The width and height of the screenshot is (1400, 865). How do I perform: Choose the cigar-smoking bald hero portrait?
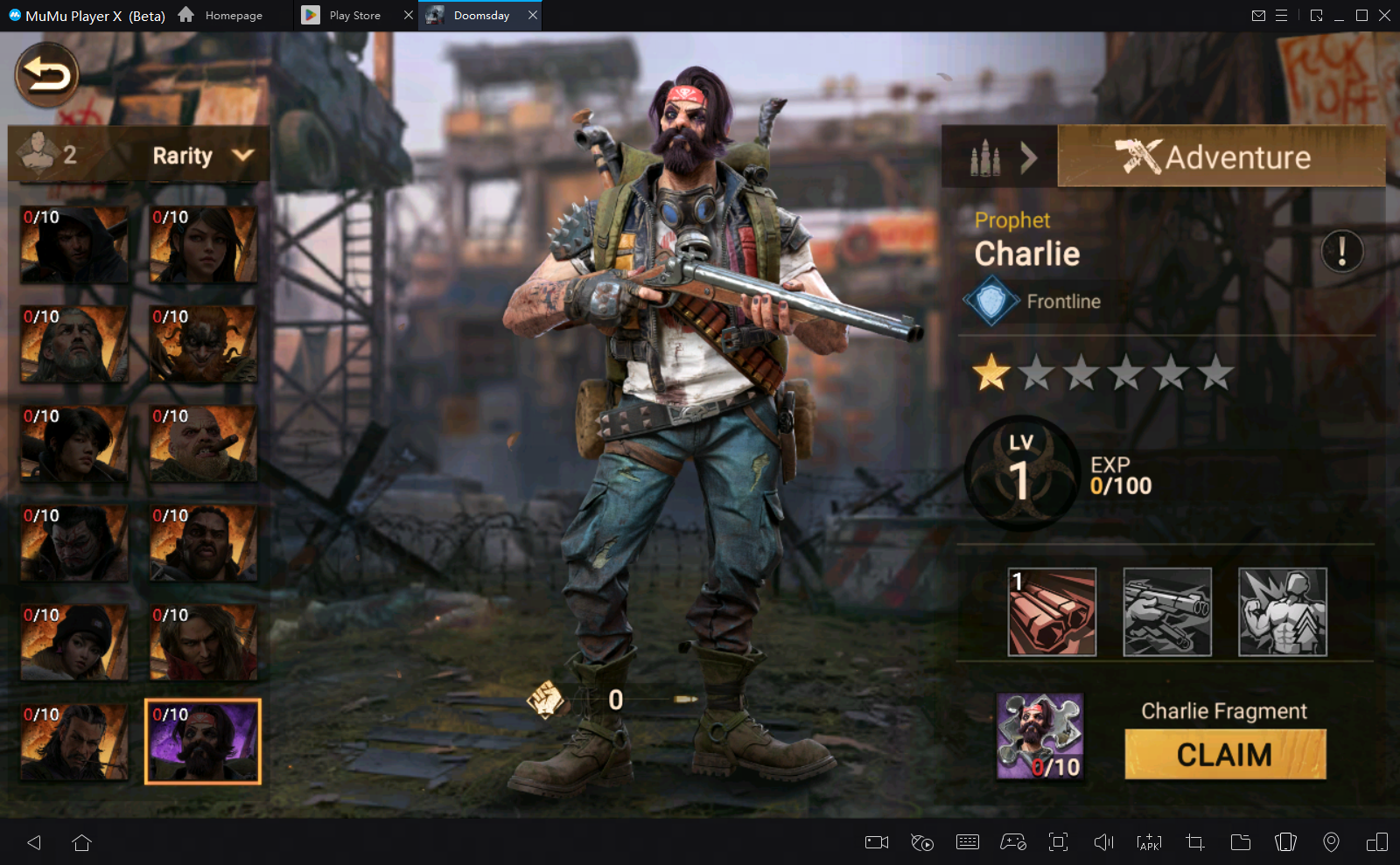pos(203,443)
